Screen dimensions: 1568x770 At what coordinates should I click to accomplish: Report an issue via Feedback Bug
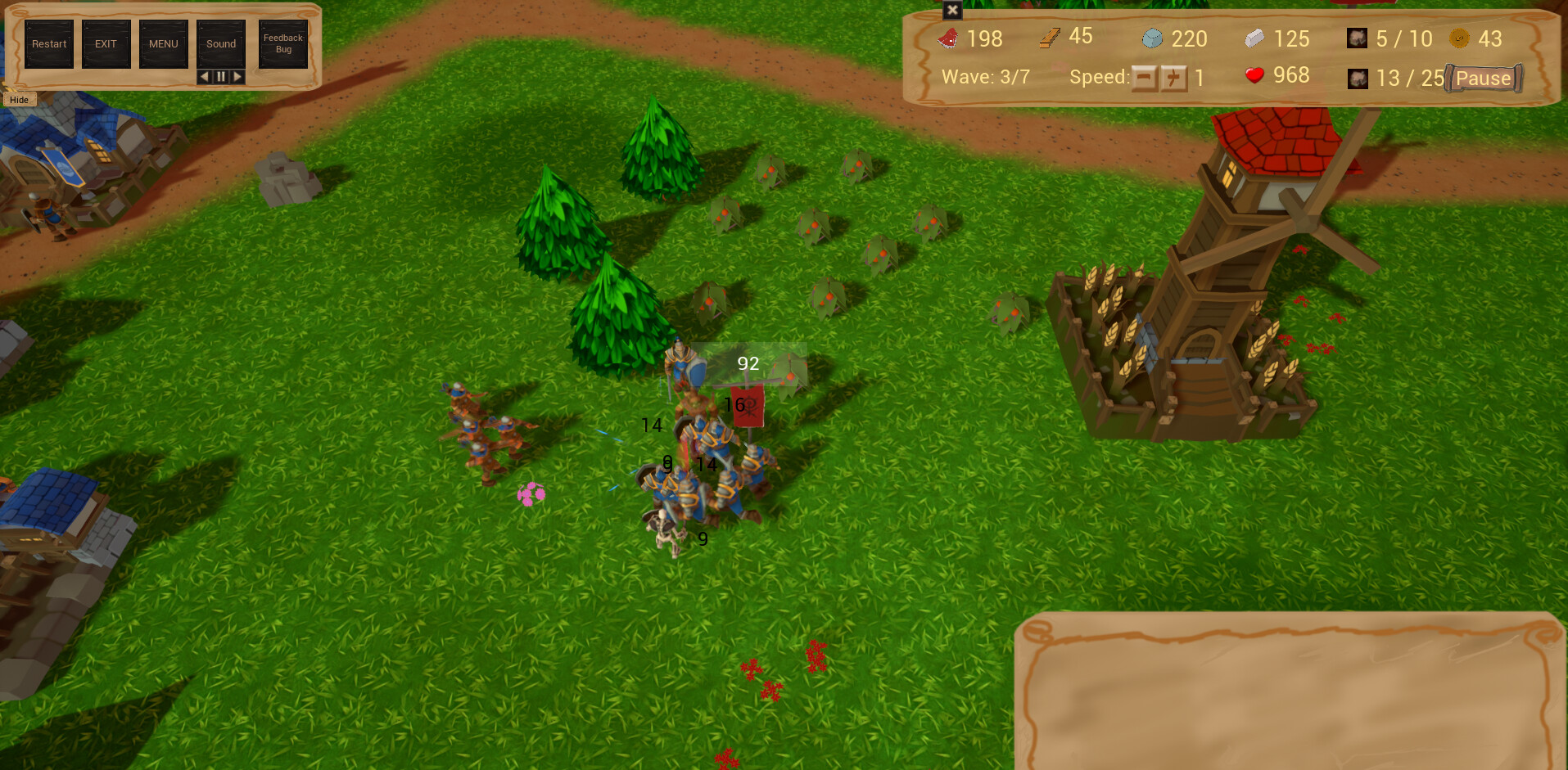pos(282,43)
